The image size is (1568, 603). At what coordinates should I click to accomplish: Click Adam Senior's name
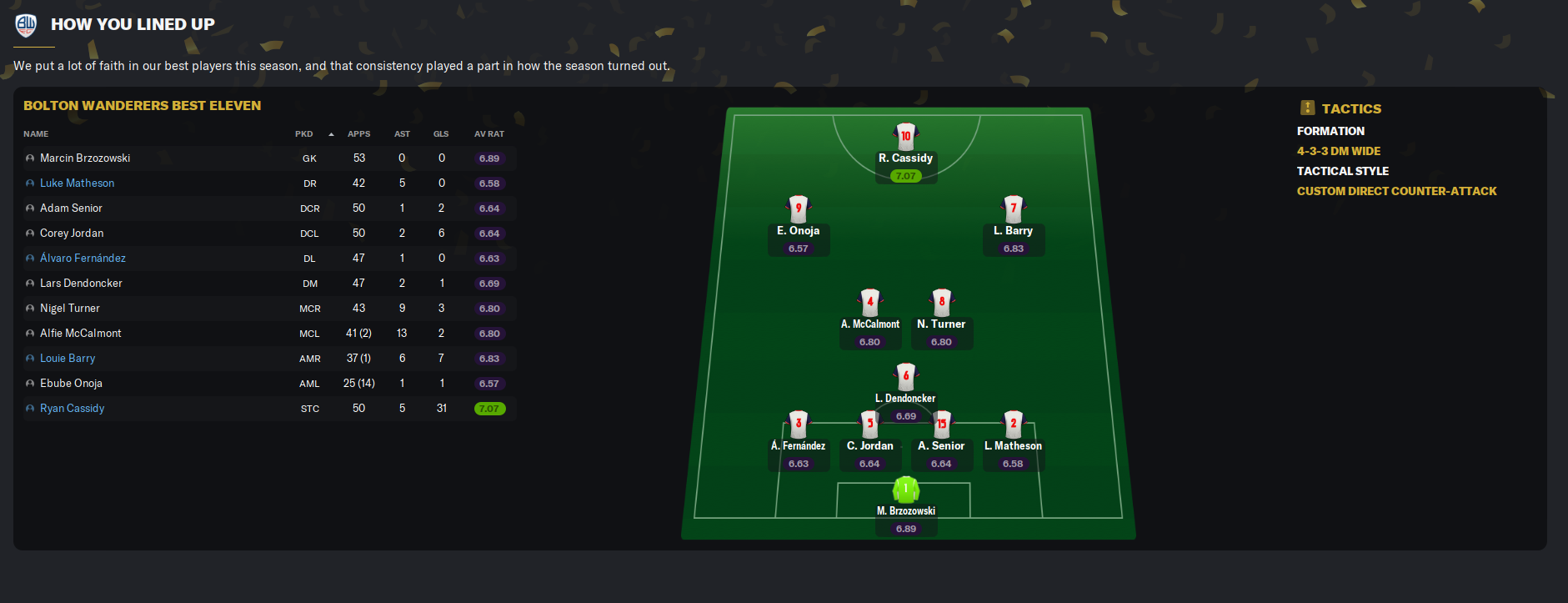click(71, 209)
